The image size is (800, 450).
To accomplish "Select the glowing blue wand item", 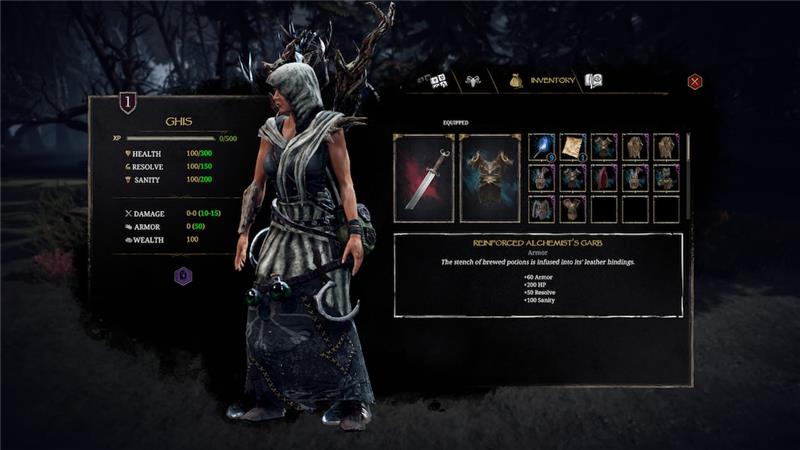I will tap(542, 147).
